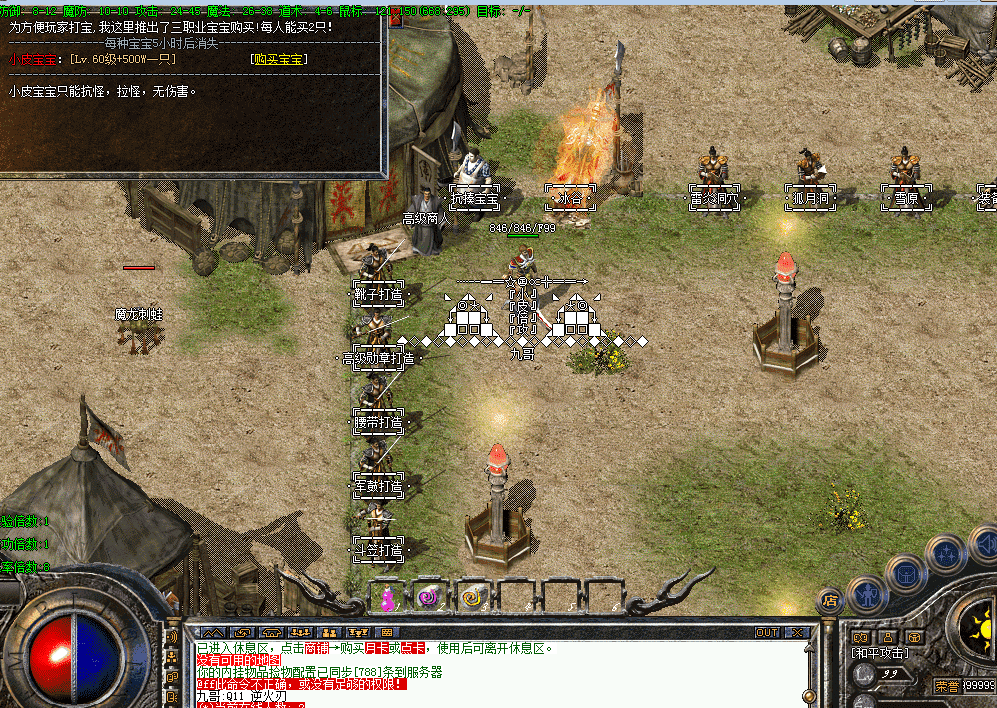
Task: Open the bag inventory round button
Action: (906, 573)
